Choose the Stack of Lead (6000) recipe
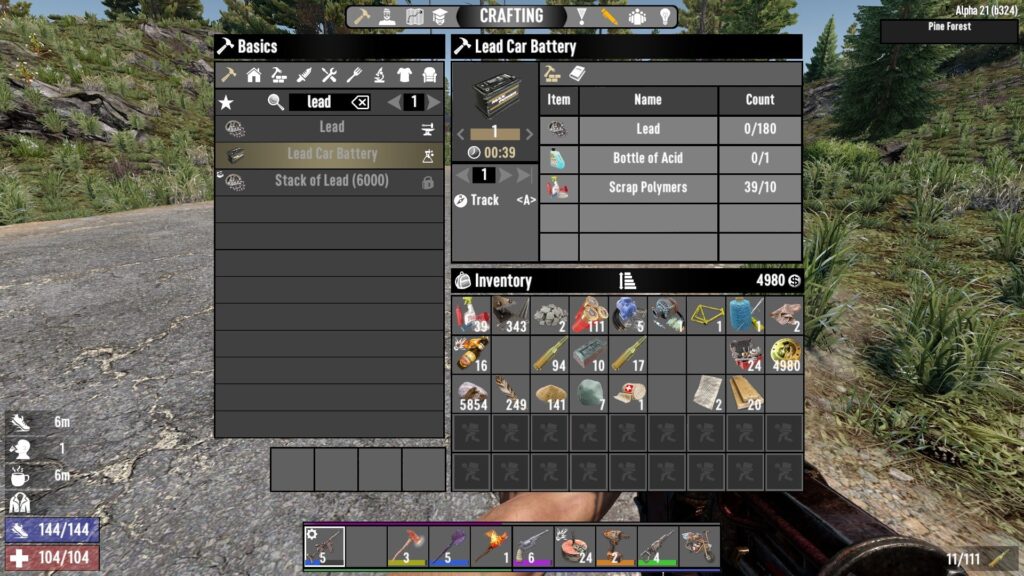Viewport: 1024px width, 576px height. click(330, 181)
